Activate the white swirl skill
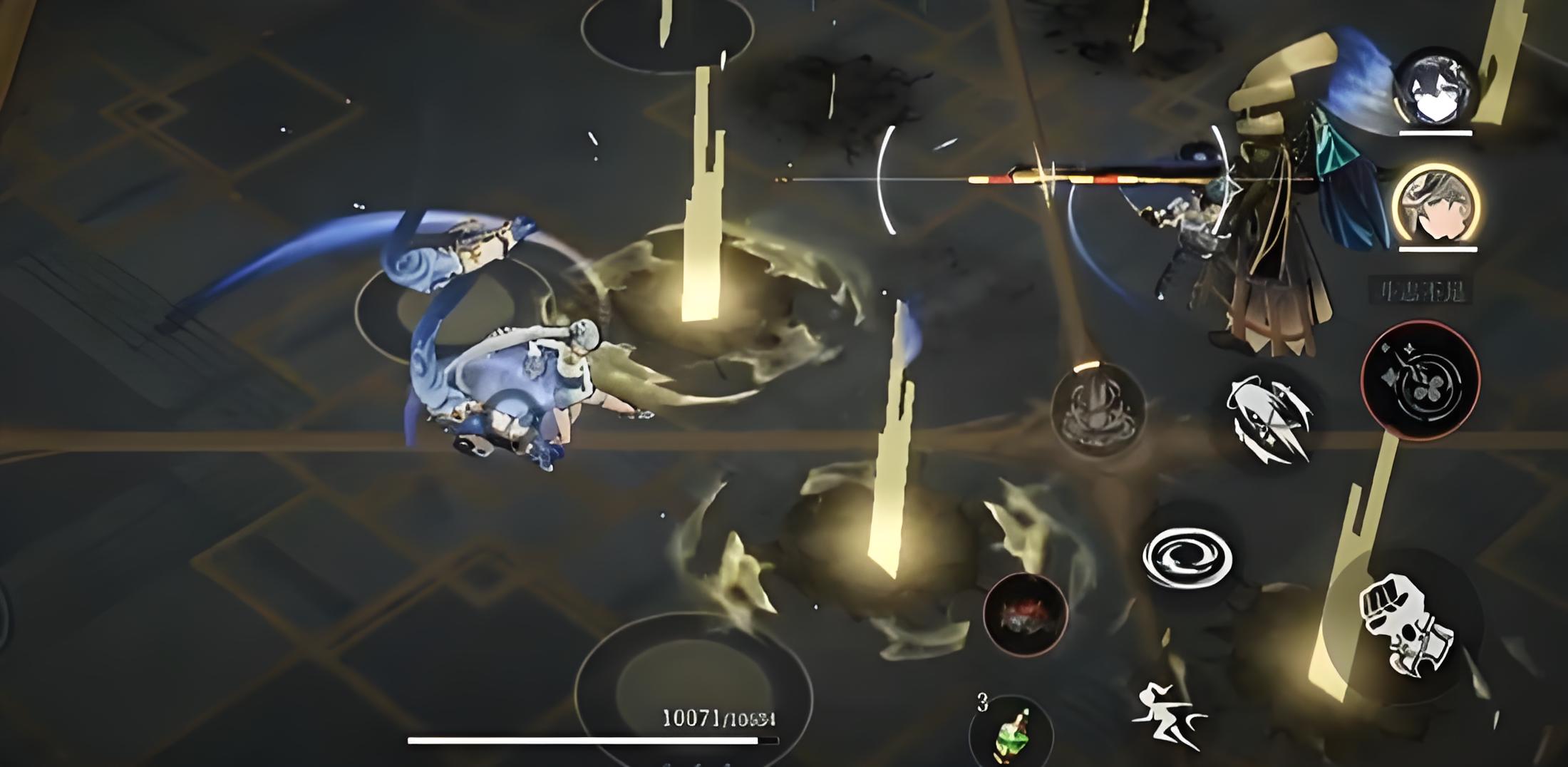The image size is (1568, 767). tap(1187, 557)
